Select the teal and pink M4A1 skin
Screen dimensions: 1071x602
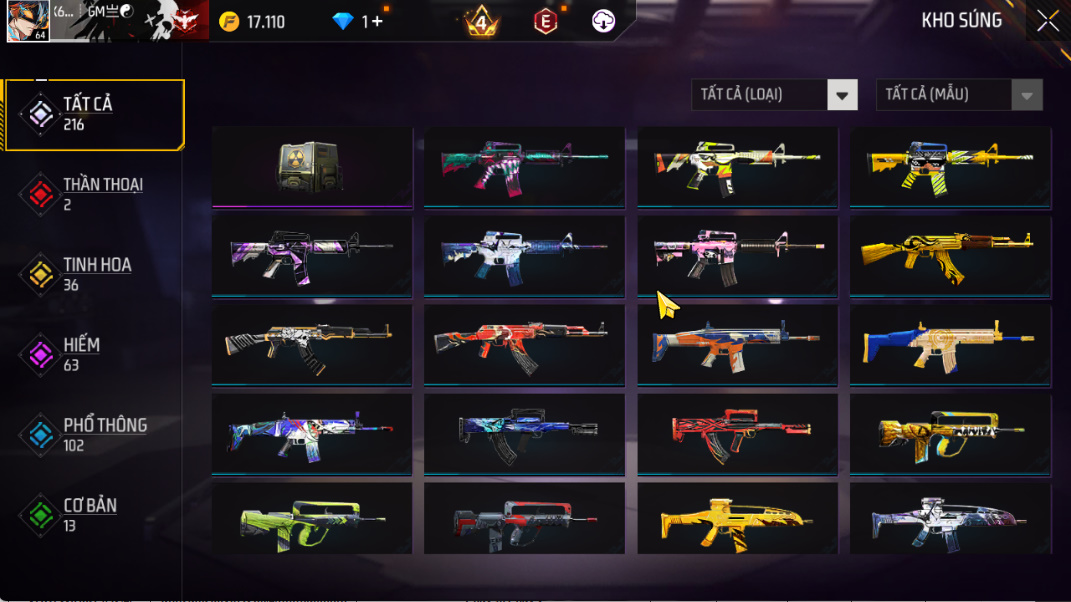point(524,166)
